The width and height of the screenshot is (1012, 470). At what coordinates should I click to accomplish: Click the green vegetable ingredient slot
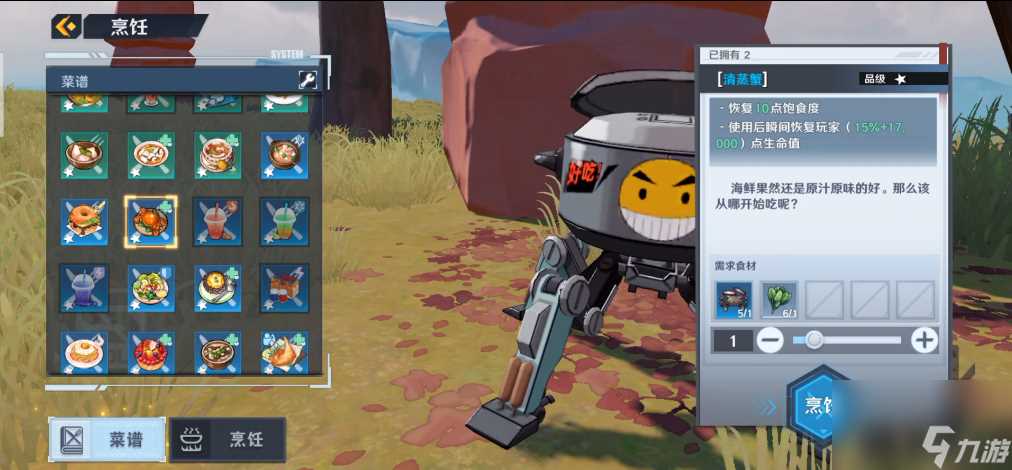pos(779,300)
